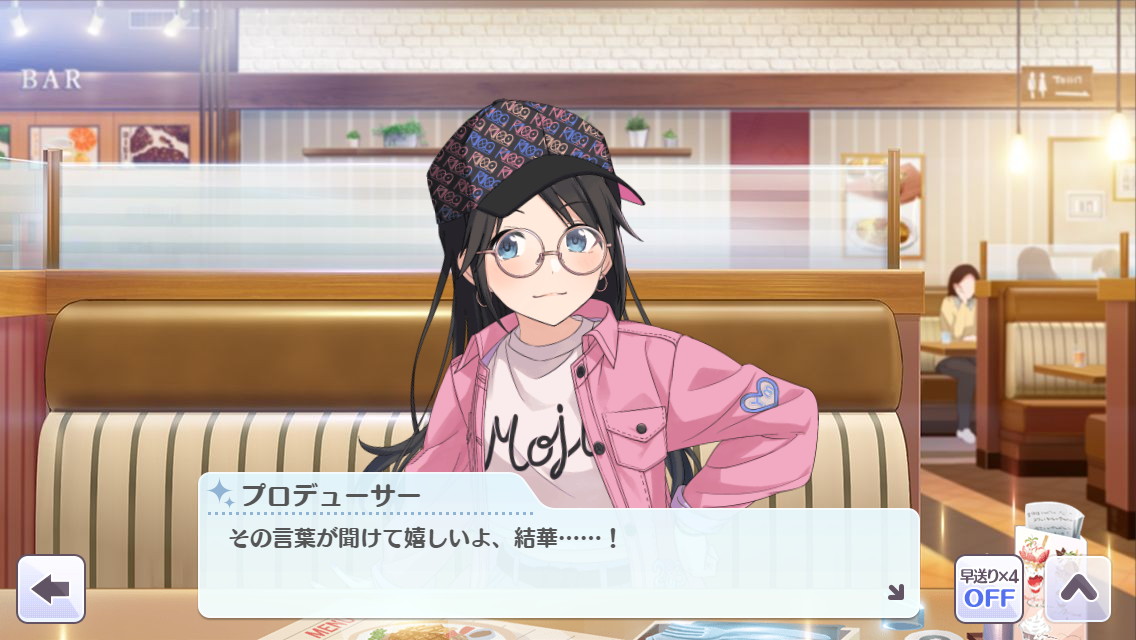Go back with the left arrow button

(x=51, y=588)
